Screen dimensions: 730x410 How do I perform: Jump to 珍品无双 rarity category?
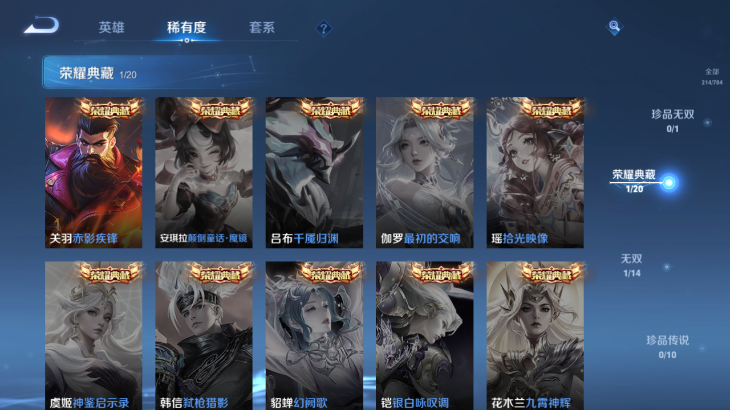pyautogui.click(x=672, y=120)
